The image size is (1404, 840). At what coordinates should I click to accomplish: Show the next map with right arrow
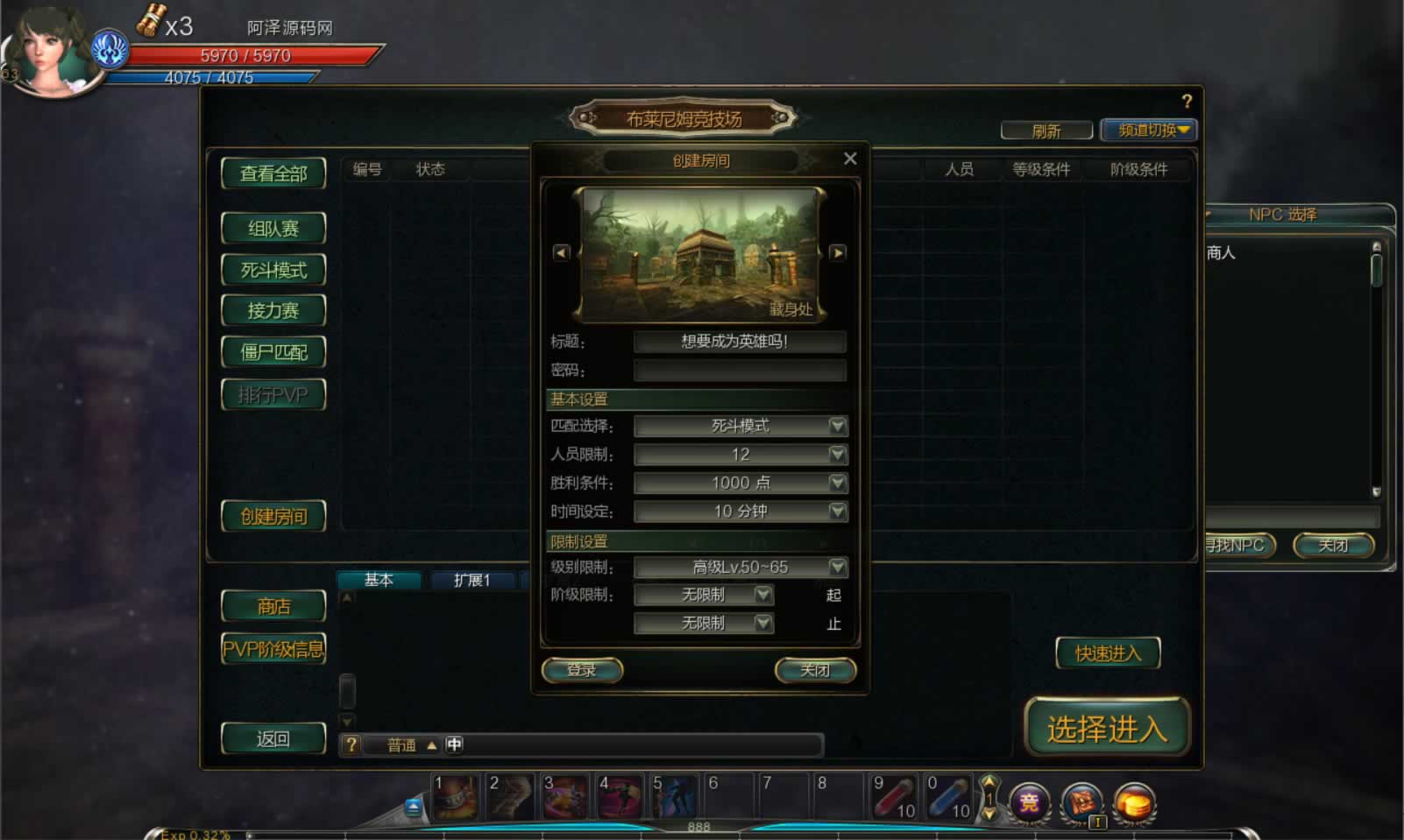coord(838,252)
